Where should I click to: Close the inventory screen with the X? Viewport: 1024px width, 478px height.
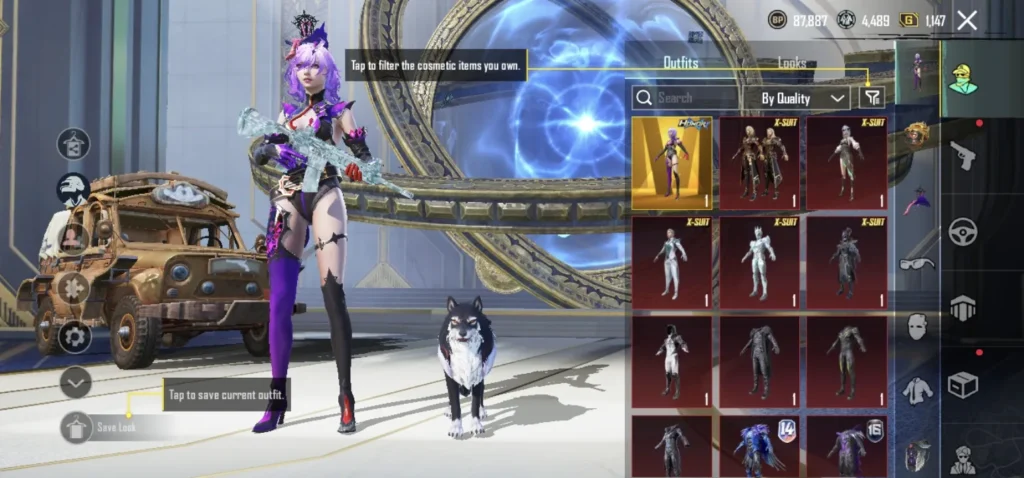967,20
